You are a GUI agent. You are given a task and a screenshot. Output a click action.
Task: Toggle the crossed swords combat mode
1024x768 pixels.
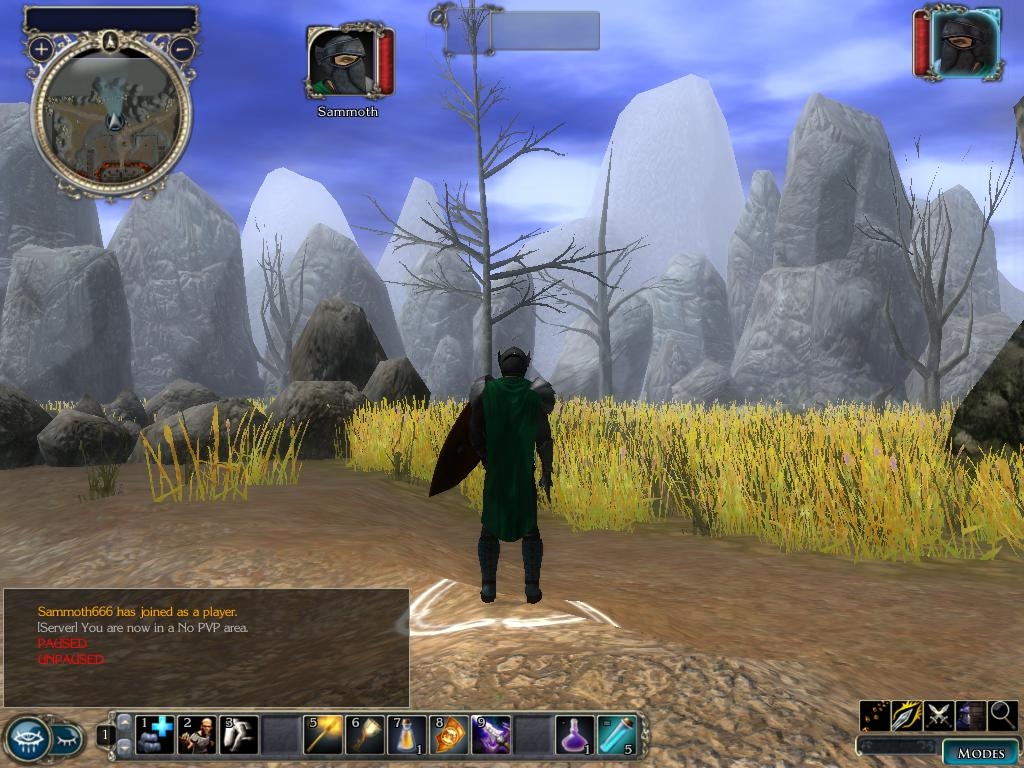[x=939, y=715]
